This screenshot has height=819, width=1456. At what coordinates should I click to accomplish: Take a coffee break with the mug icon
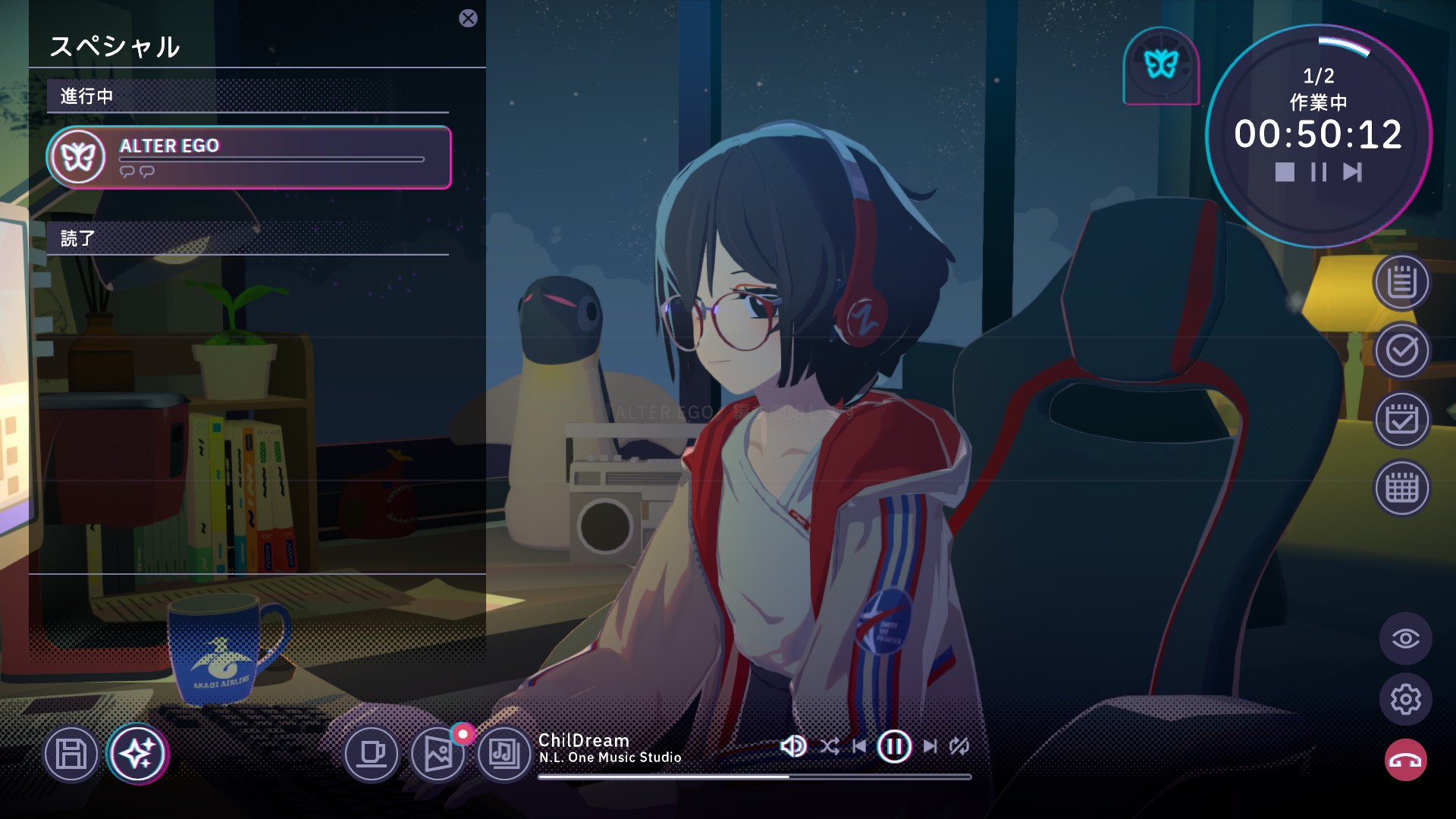pyautogui.click(x=373, y=755)
